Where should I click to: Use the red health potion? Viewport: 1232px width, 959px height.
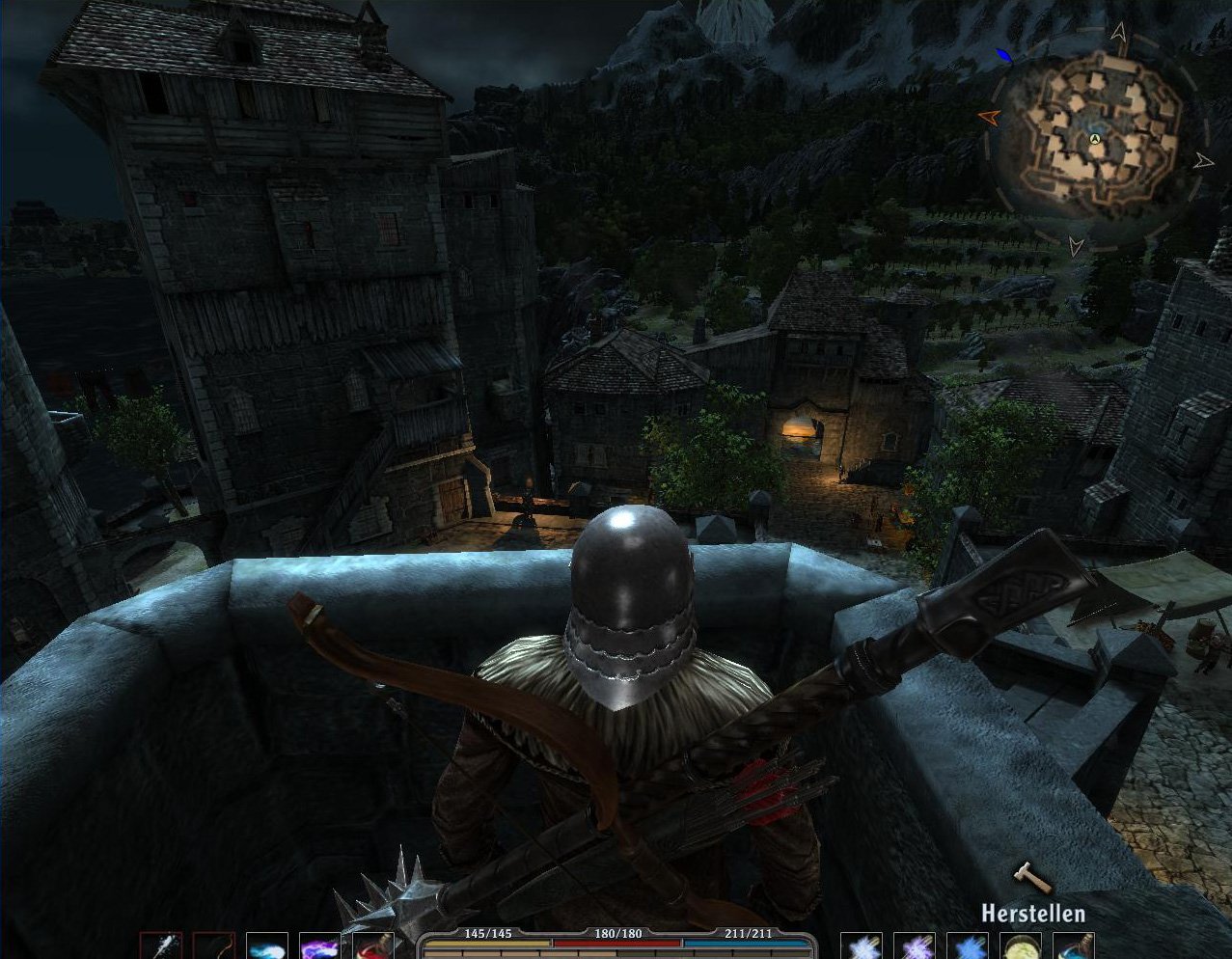(x=372, y=945)
